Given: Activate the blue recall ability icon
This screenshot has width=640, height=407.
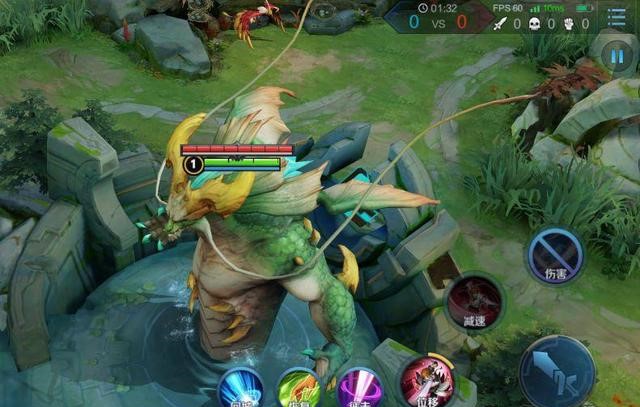Looking at the screenshot, I should point(240,388).
